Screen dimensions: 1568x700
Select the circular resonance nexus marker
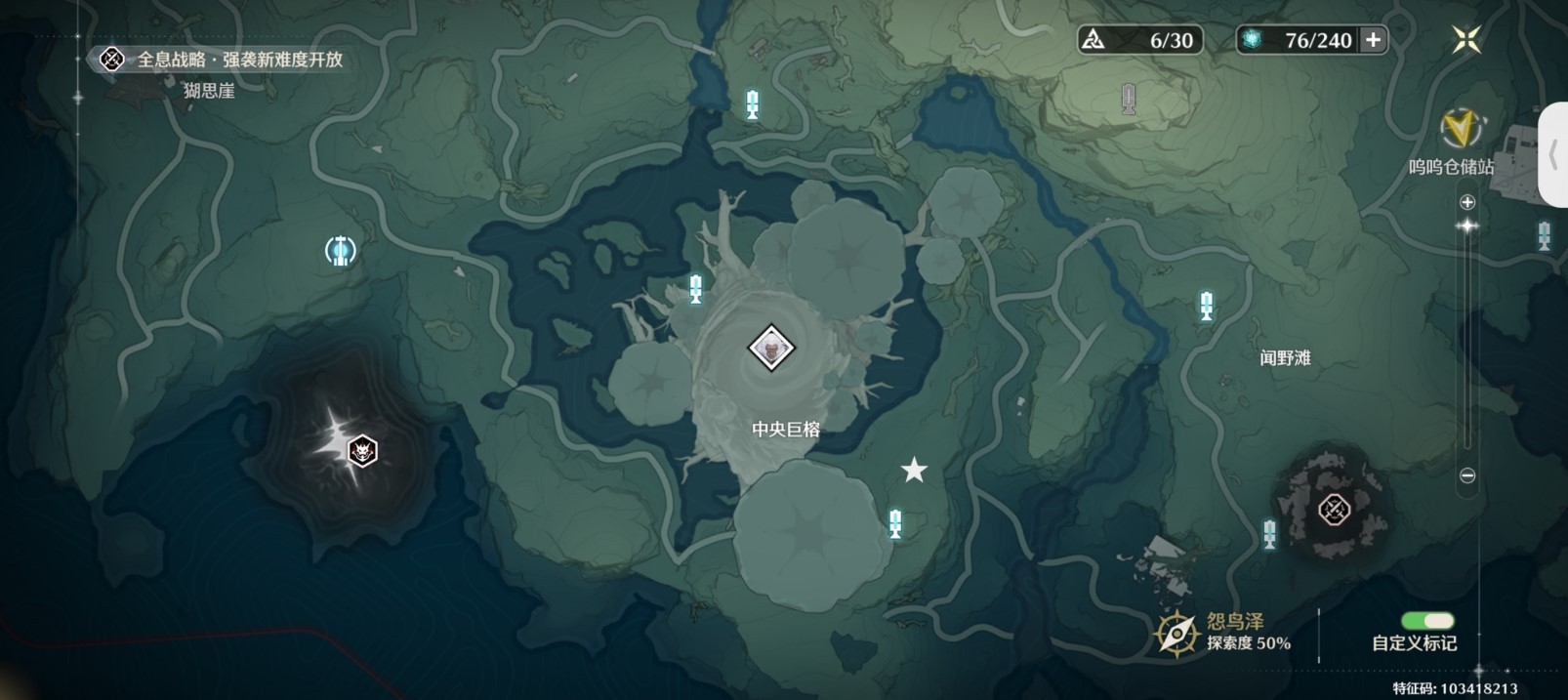(x=340, y=251)
